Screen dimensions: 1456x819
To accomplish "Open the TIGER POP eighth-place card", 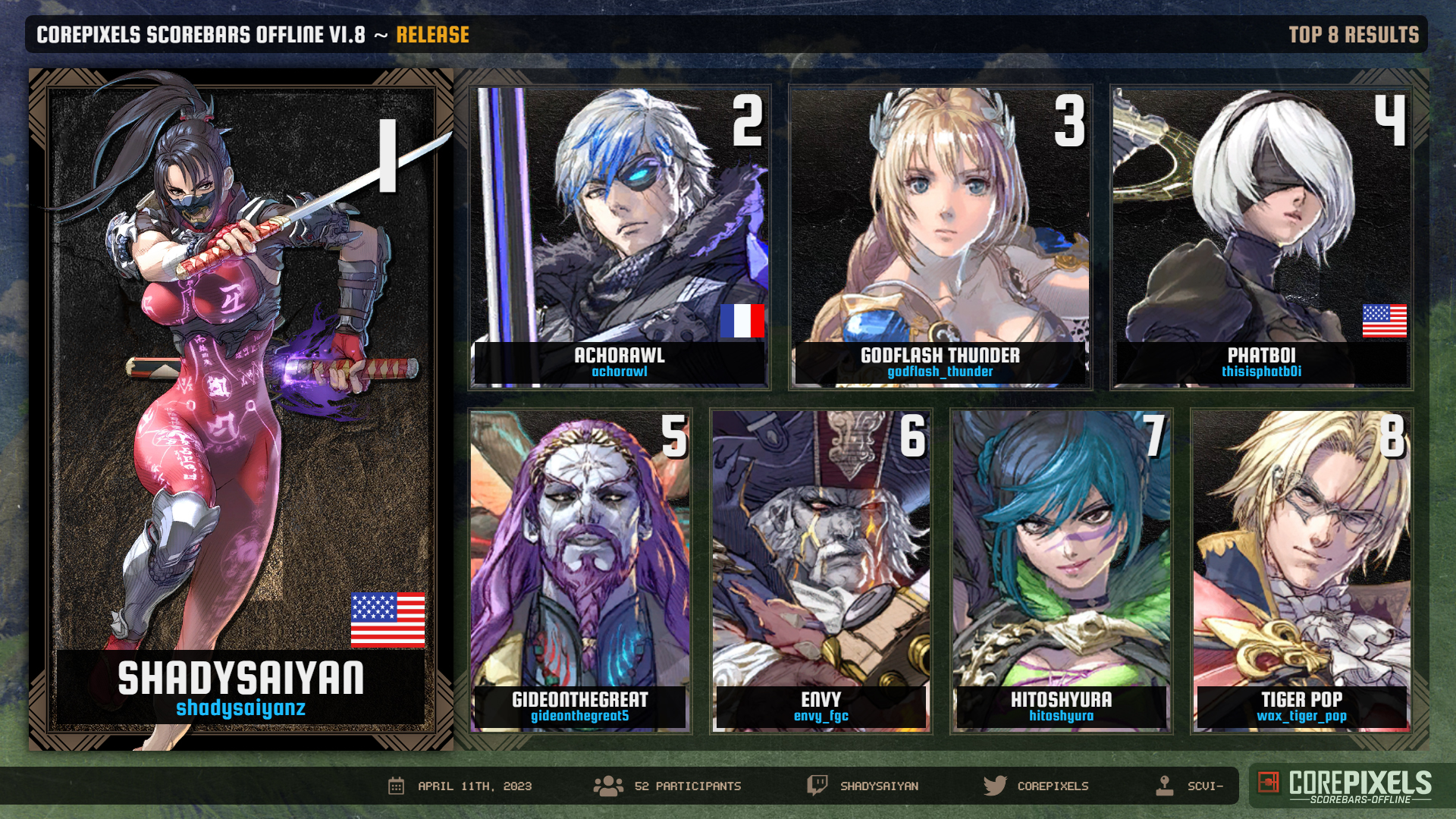I will pos(1301,570).
